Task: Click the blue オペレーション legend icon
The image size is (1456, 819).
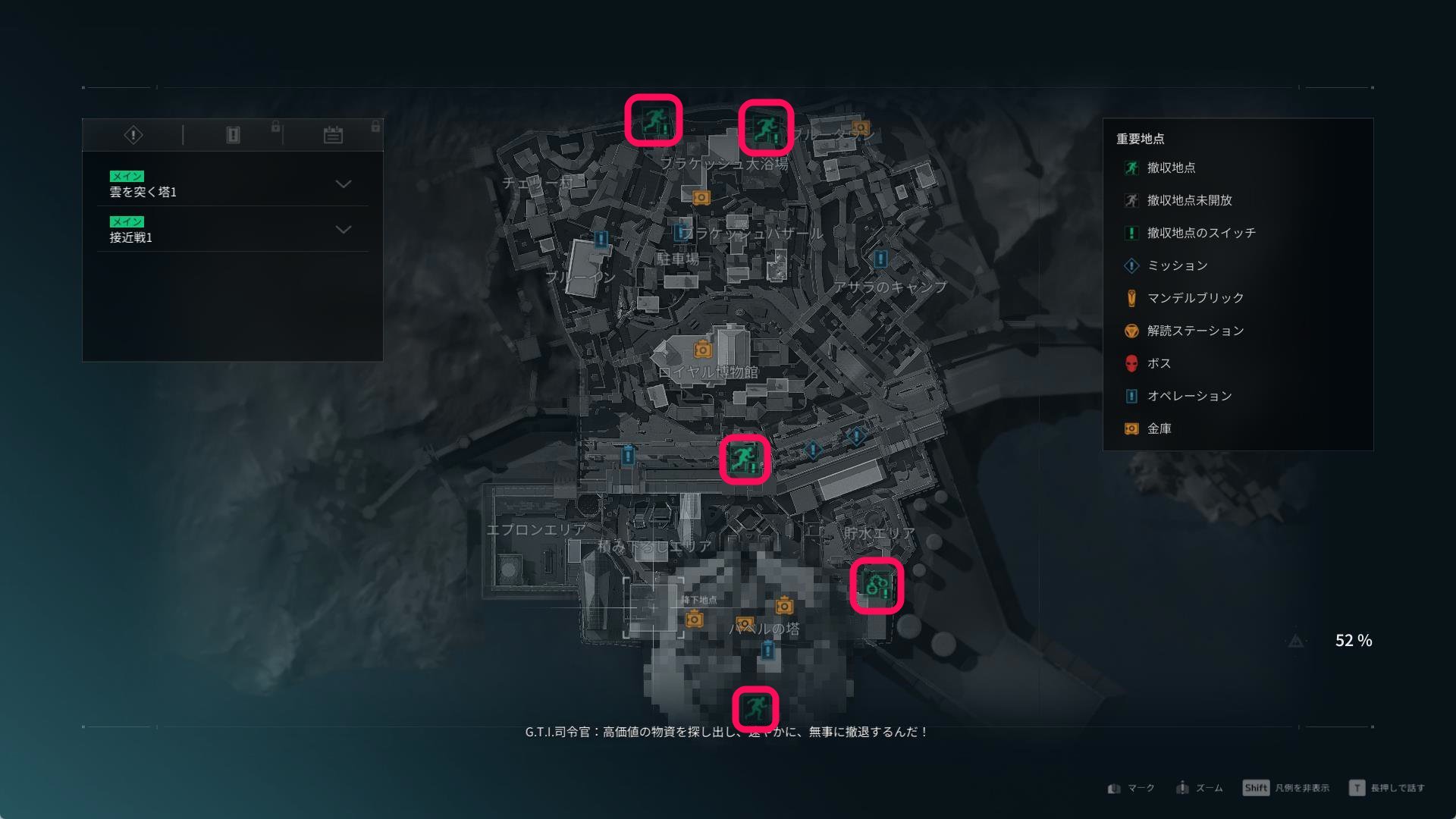Action: (1131, 396)
